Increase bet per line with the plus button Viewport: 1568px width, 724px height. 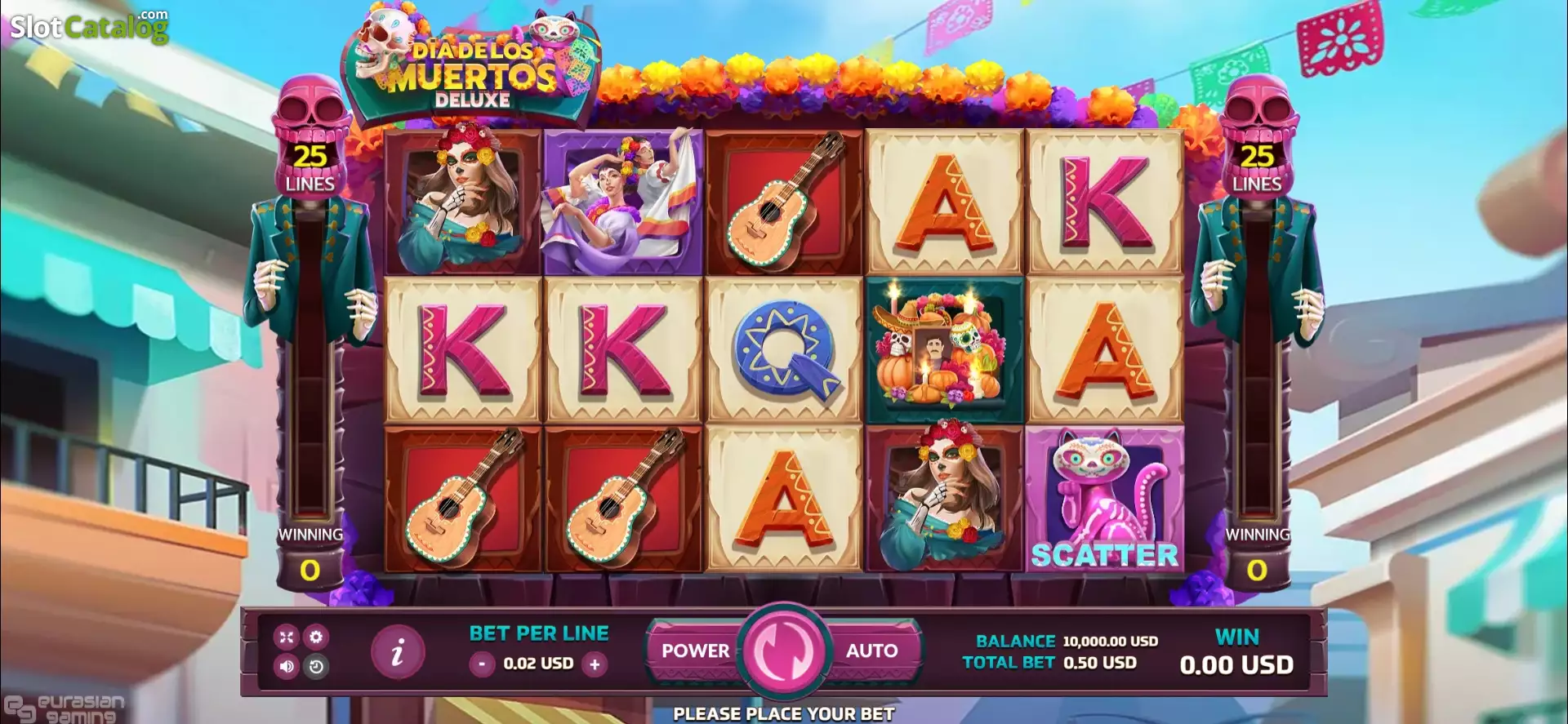click(595, 663)
